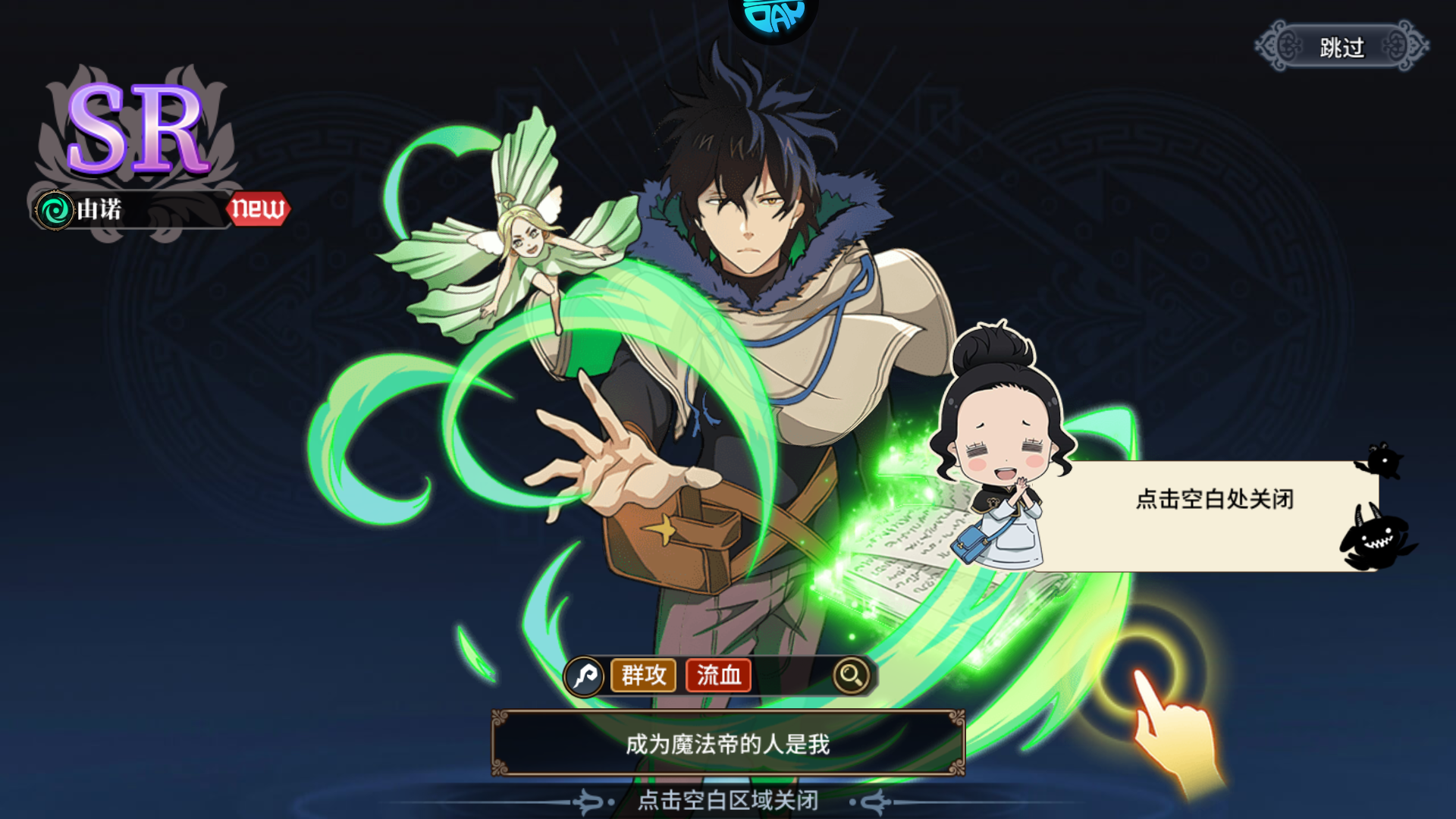This screenshot has height=819, width=1456.
Task: Skip the summon animation with 跳过
Action: click(x=1341, y=47)
